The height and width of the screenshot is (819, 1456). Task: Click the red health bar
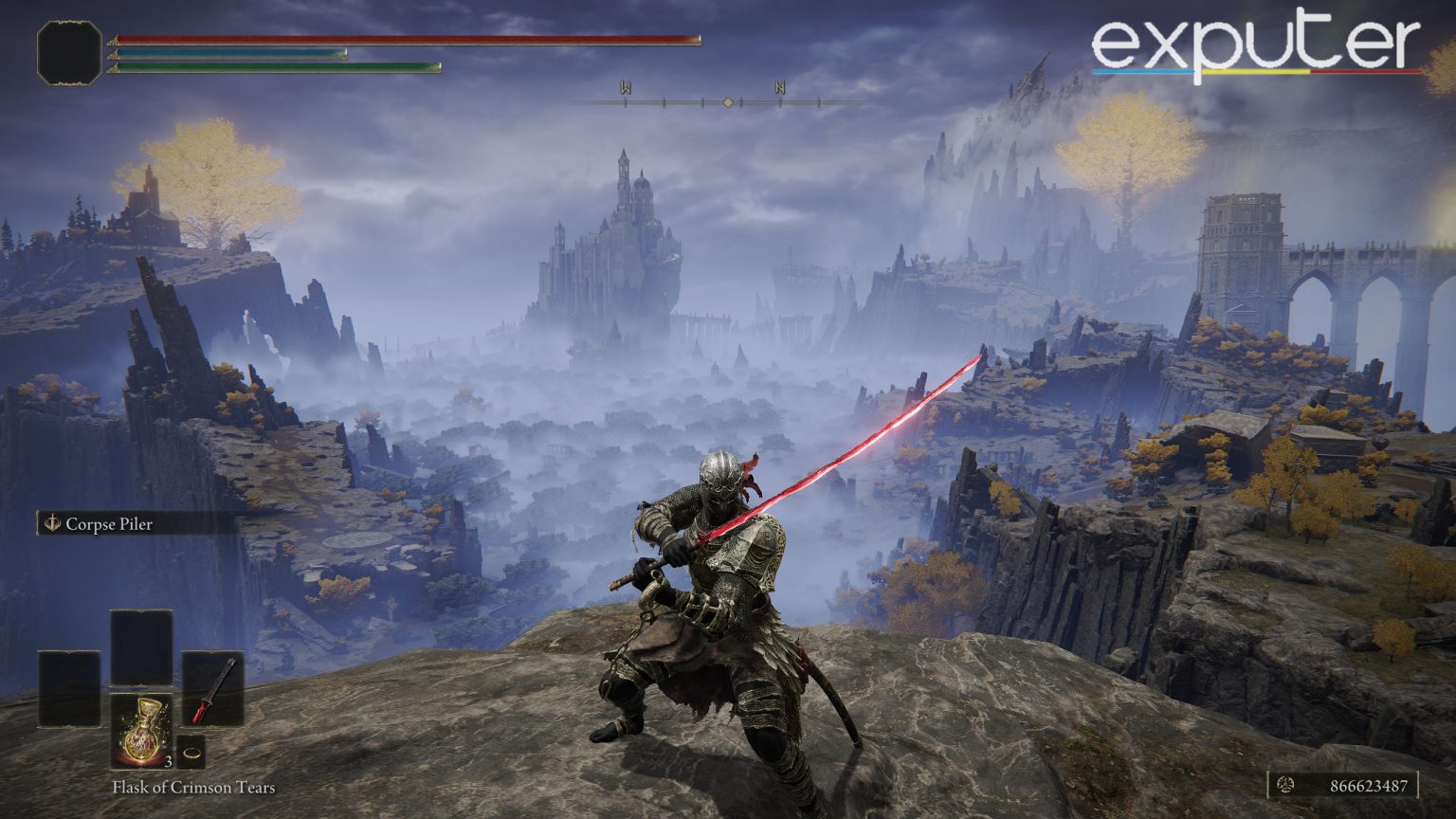[408, 40]
